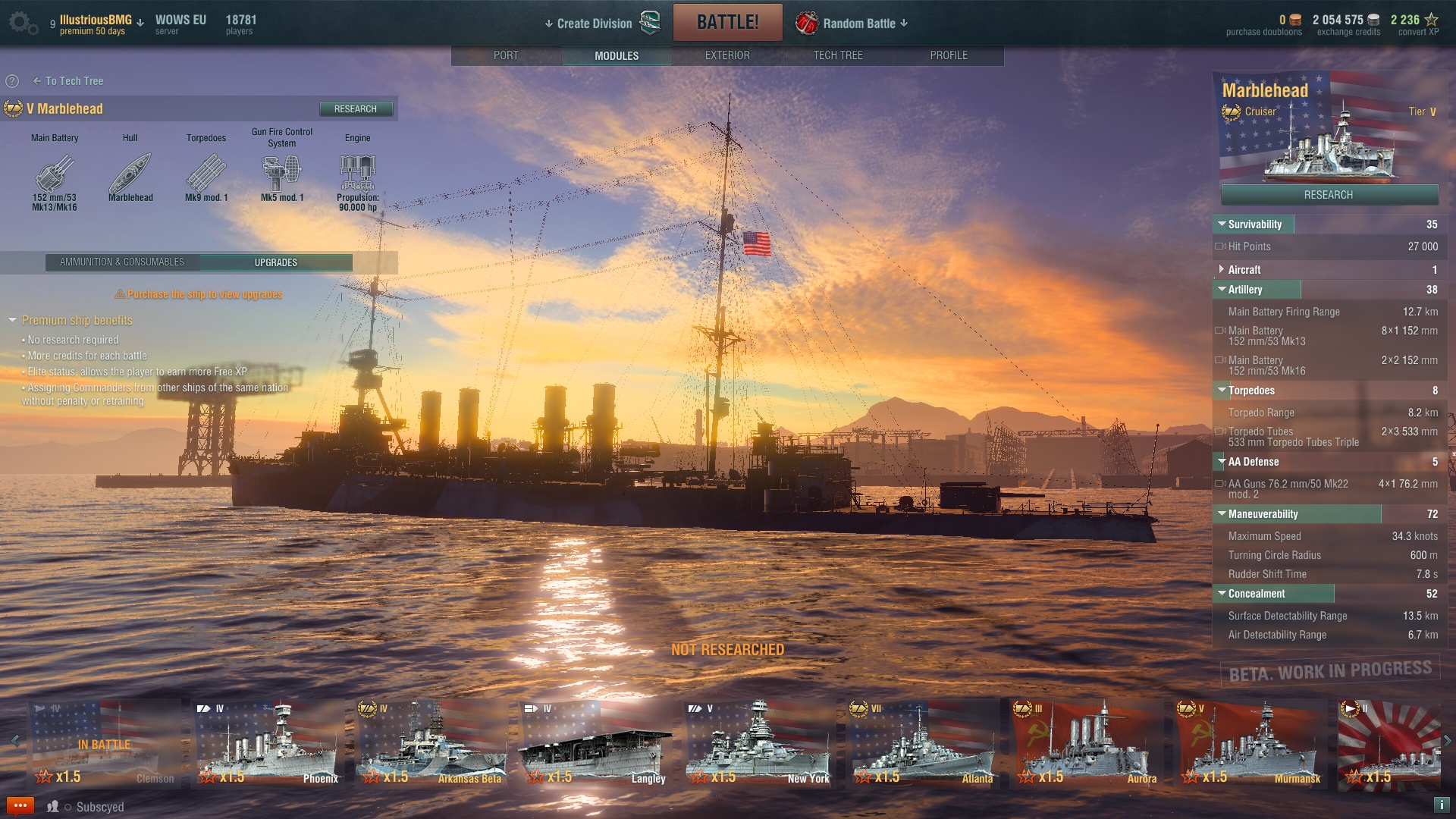Switch to Ammunition & Consumables tab
This screenshot has height=819, width=1456.
click(122, 262)
